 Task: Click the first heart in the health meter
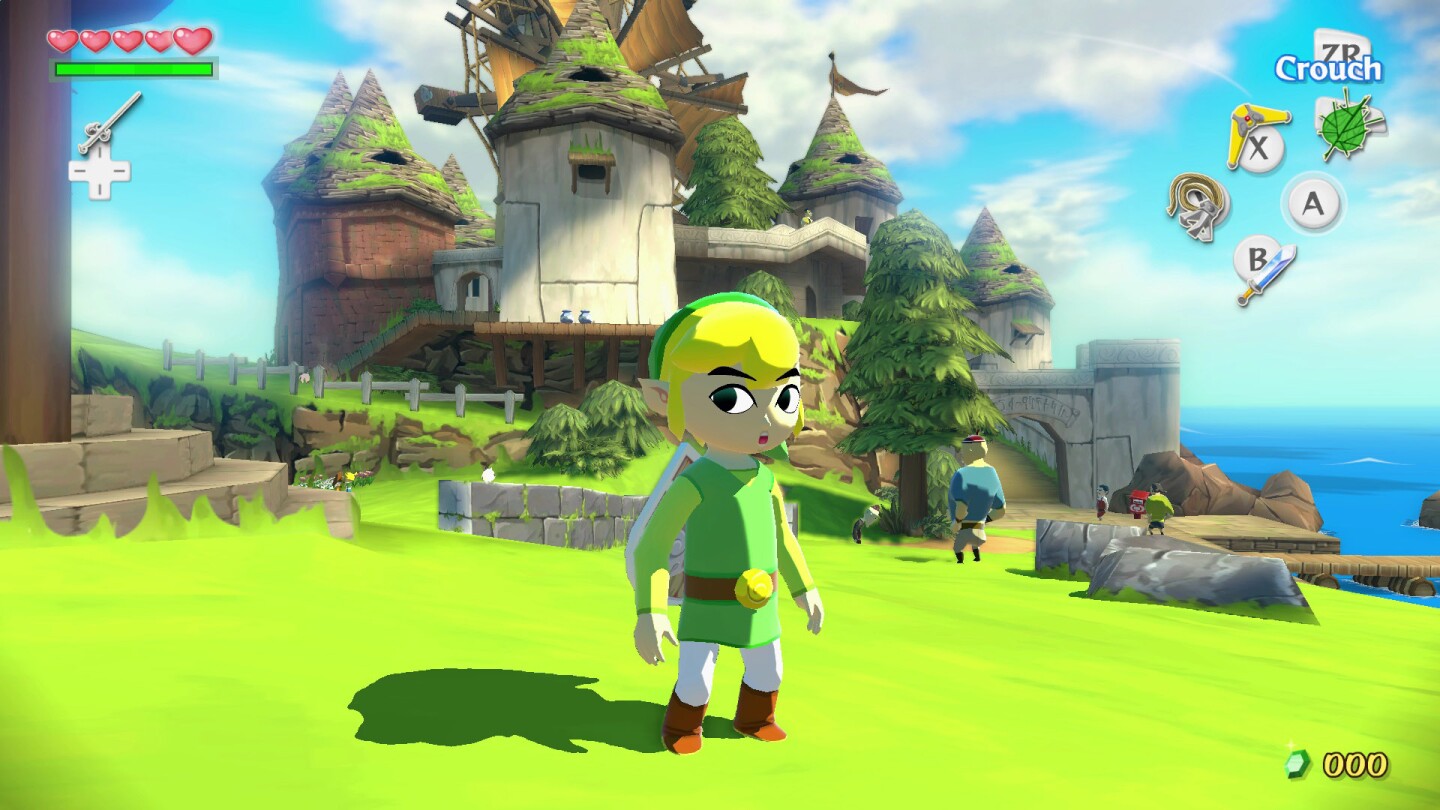(x=65, y=43)
